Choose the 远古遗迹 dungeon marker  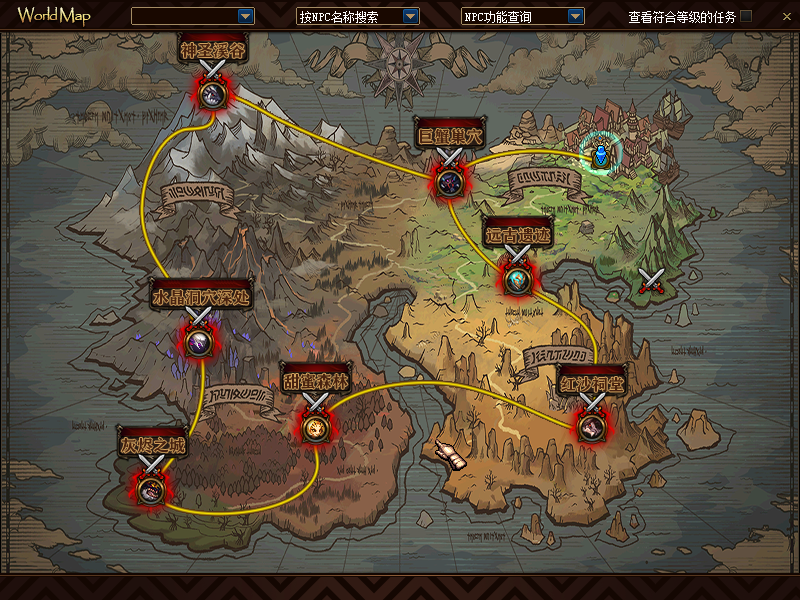pos(517,281)
